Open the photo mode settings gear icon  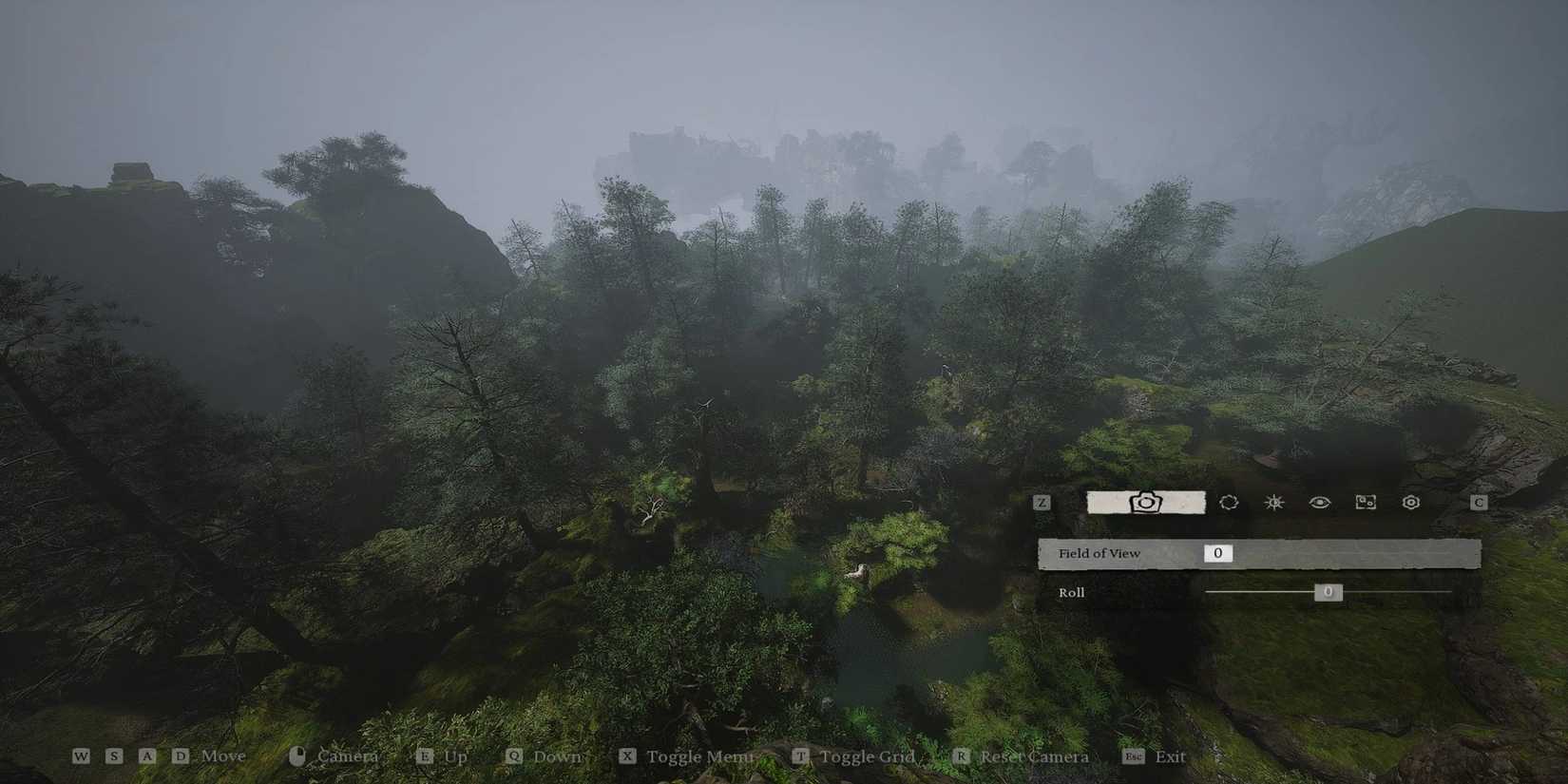(x=1410, y=502)
